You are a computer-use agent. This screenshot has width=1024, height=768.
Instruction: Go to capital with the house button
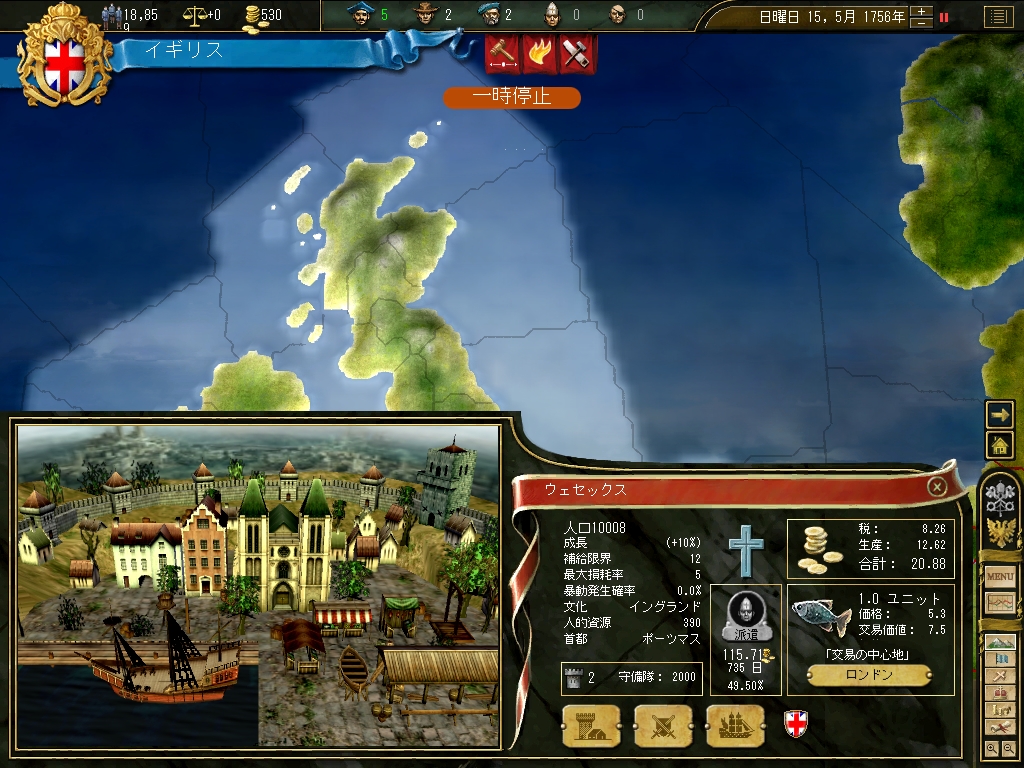(1000, 444)
